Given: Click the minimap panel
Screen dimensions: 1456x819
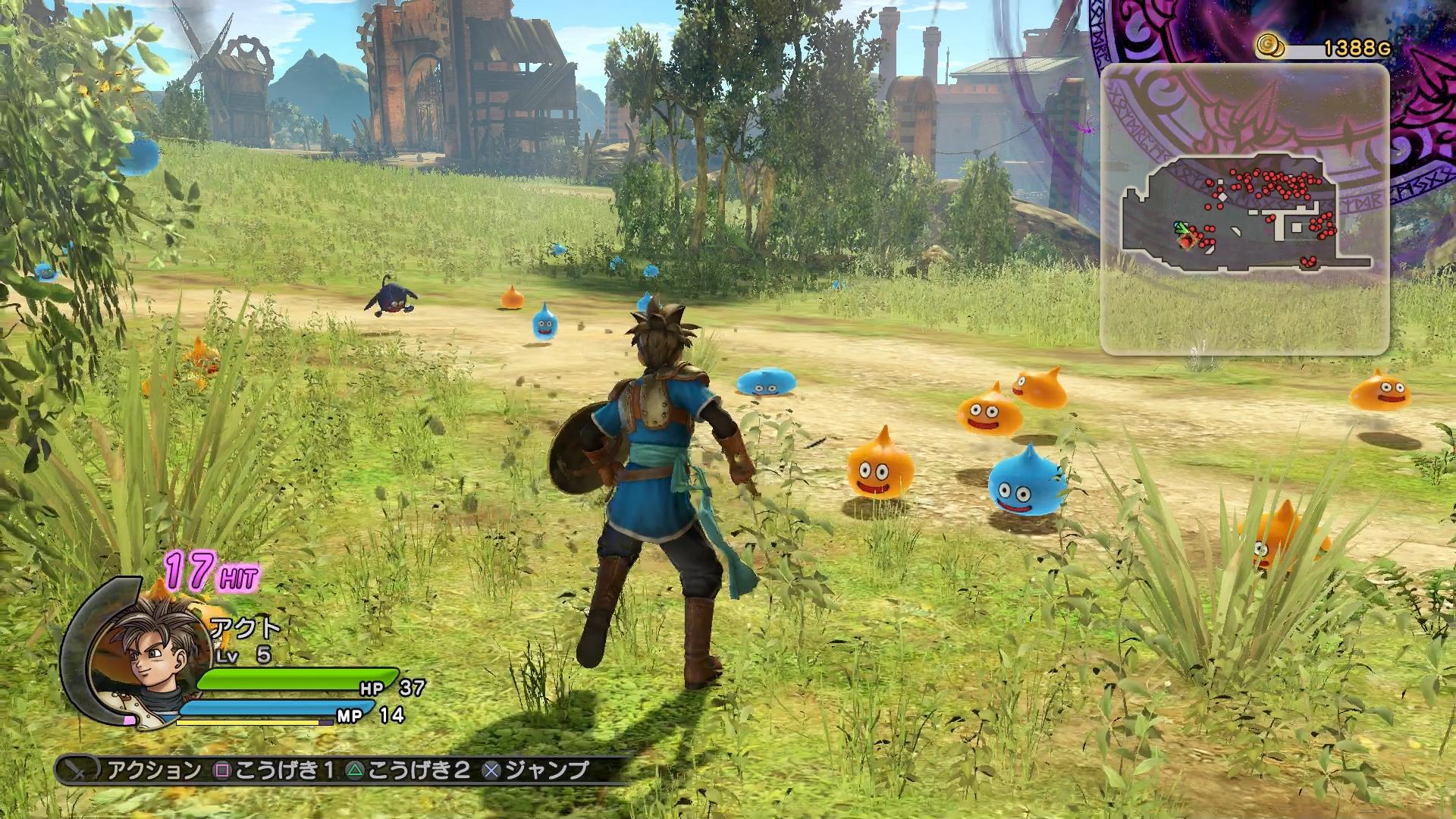Looking at the screenshot, I should pyautogui.click(x=1244, y=209).
